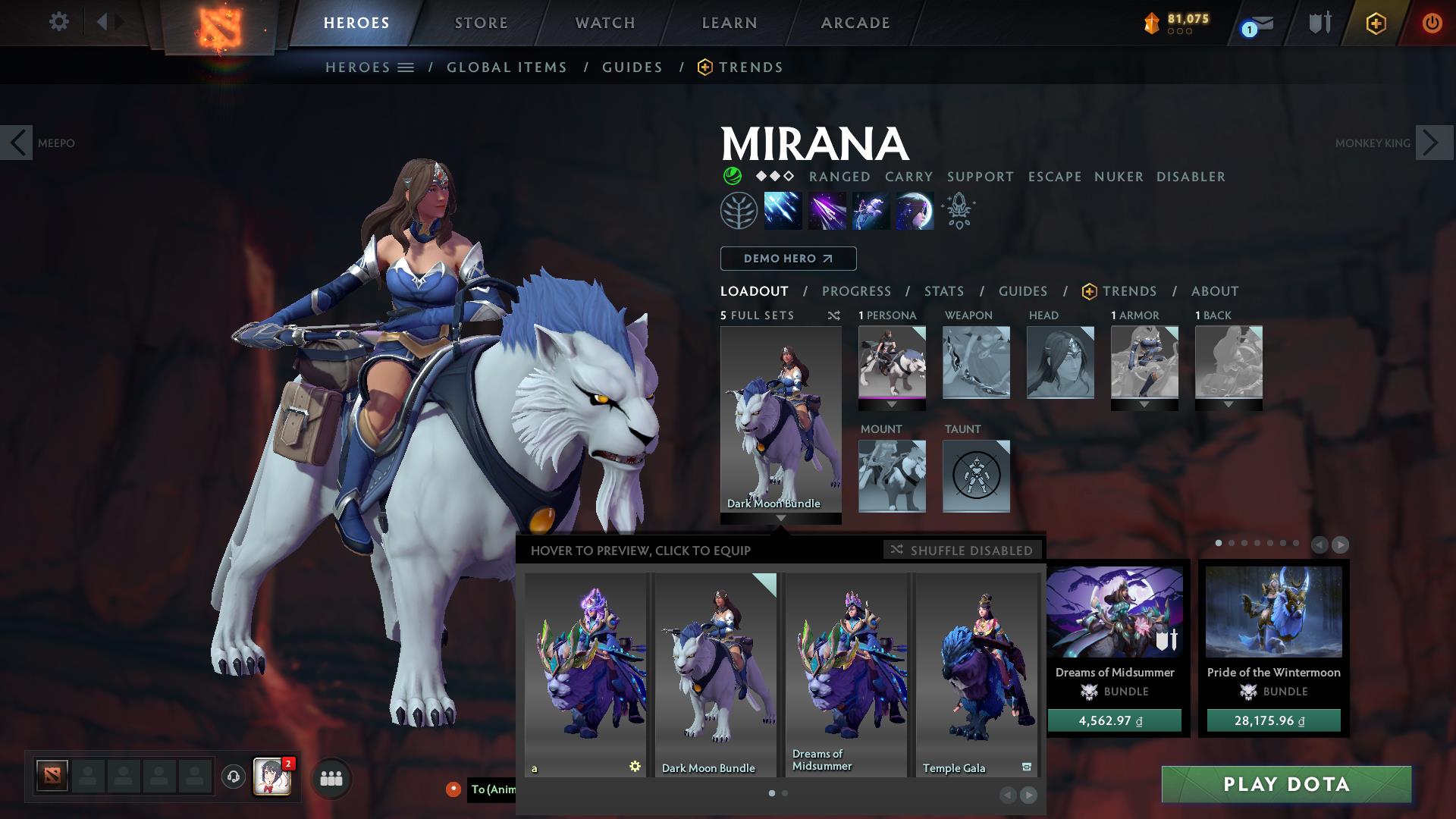Open the Moonlight Shadow ultimate ability icon
The height and width of the screenshot is (819, 1456).
[x=915, y=211]
